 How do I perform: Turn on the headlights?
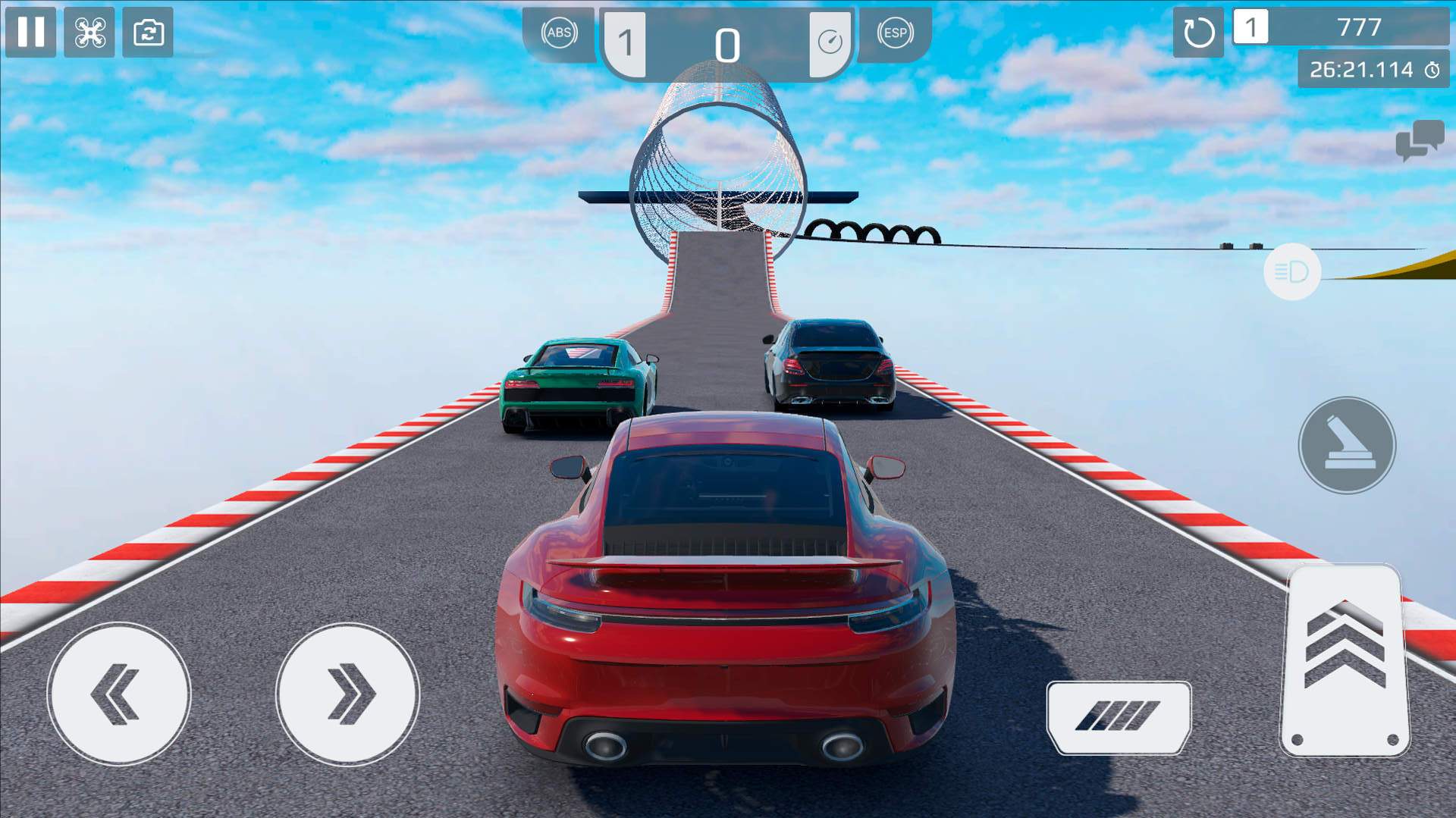pyautogui.click(x=1292, y=271)
